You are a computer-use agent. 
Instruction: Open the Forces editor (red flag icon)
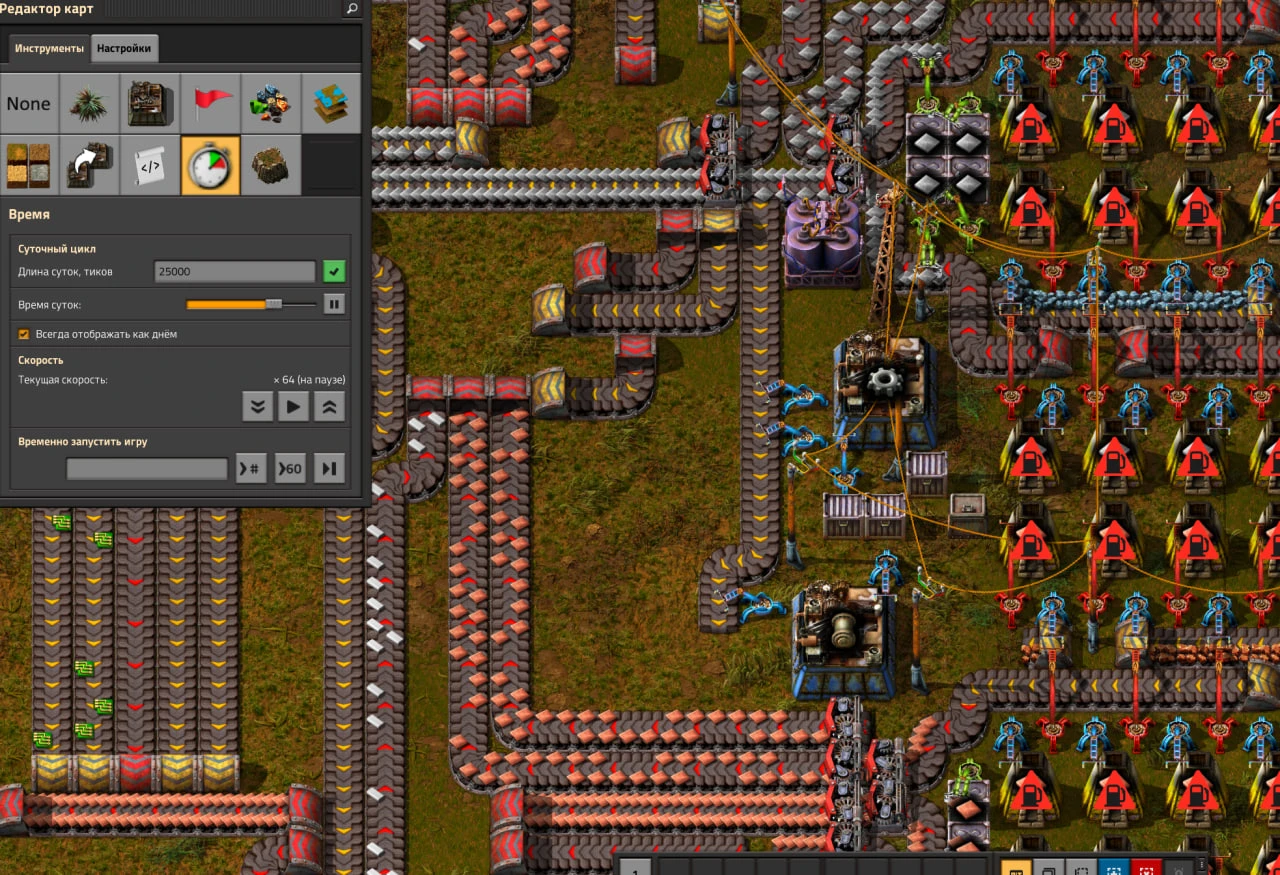pyautogui.click(x=211, y=103)
